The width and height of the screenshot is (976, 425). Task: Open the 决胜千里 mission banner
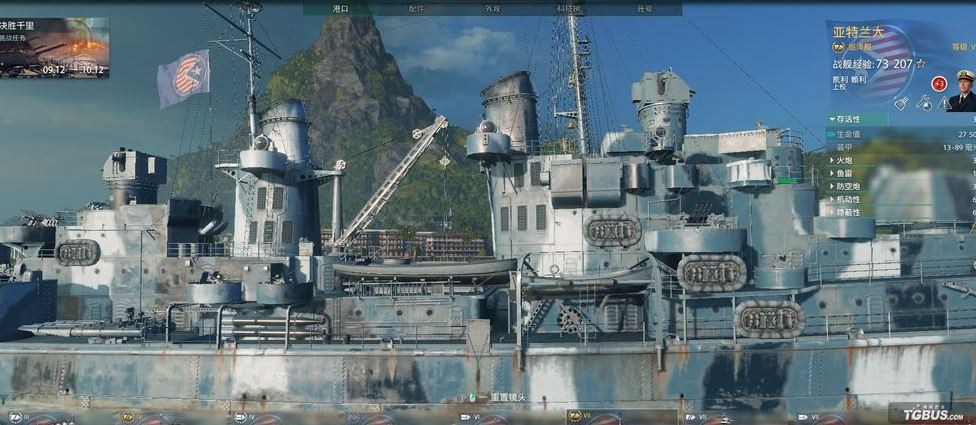tap(55, 46)
